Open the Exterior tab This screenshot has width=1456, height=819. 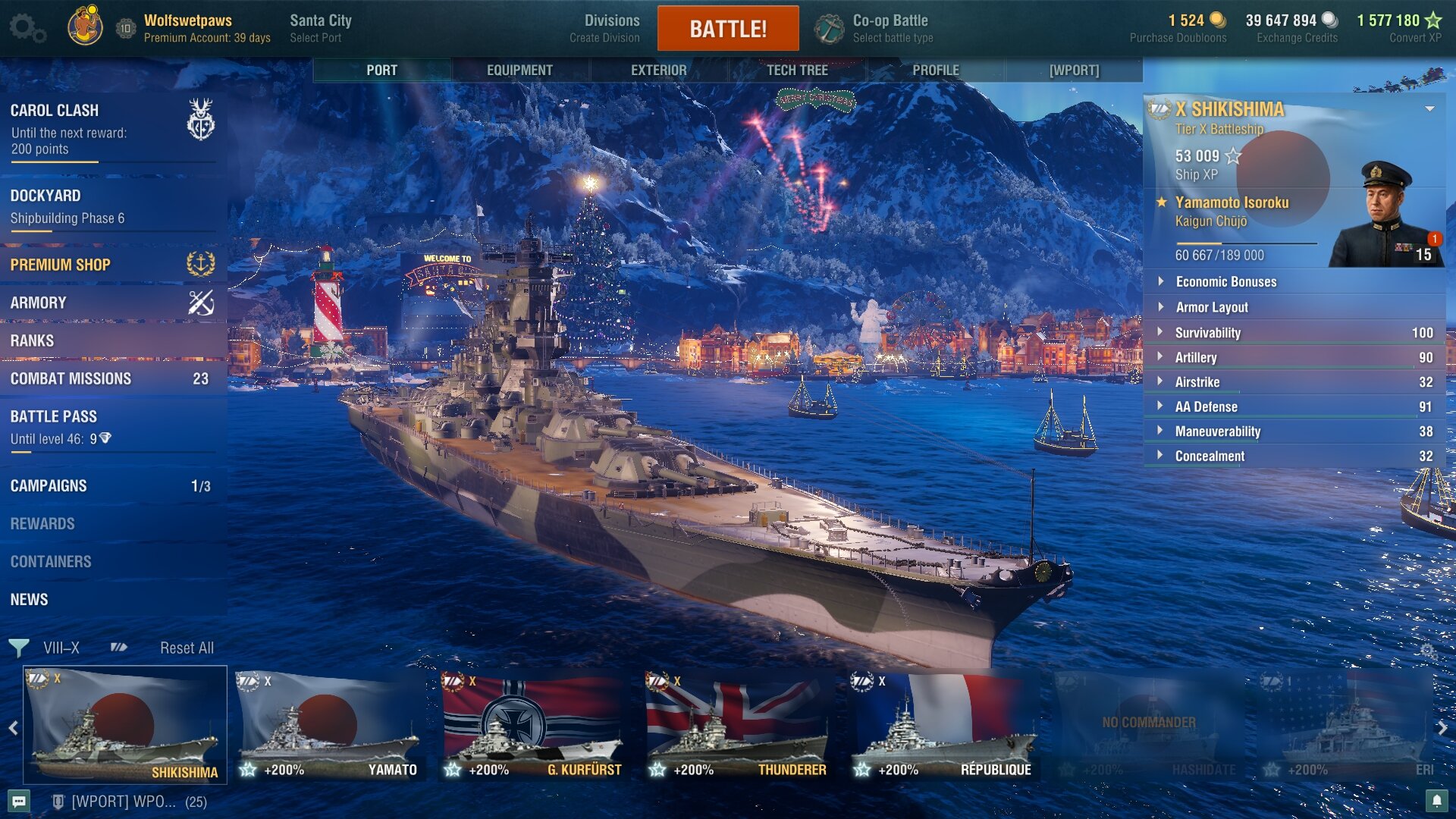click(x=658, y=70)
